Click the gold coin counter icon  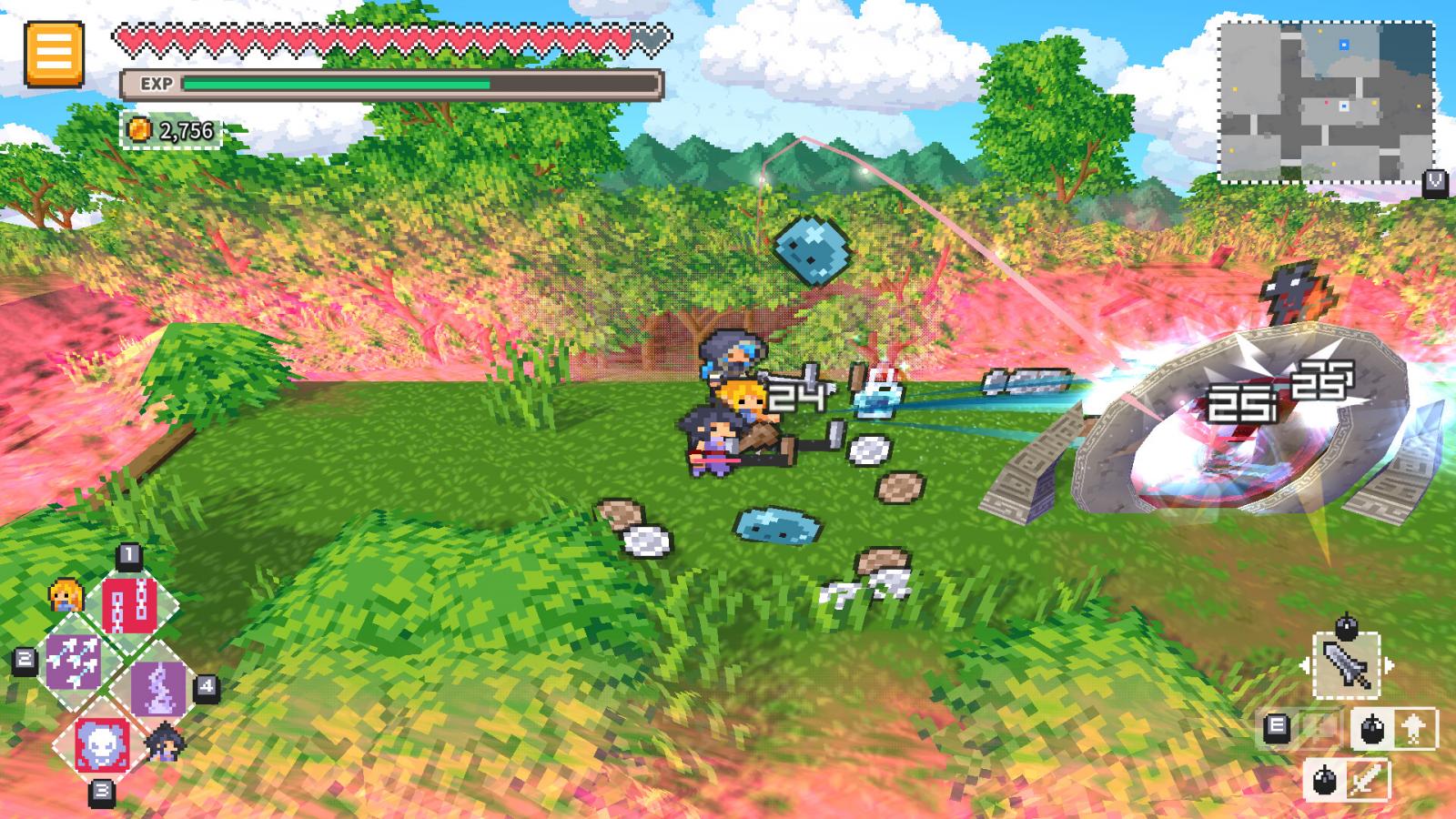coord(138,131)
